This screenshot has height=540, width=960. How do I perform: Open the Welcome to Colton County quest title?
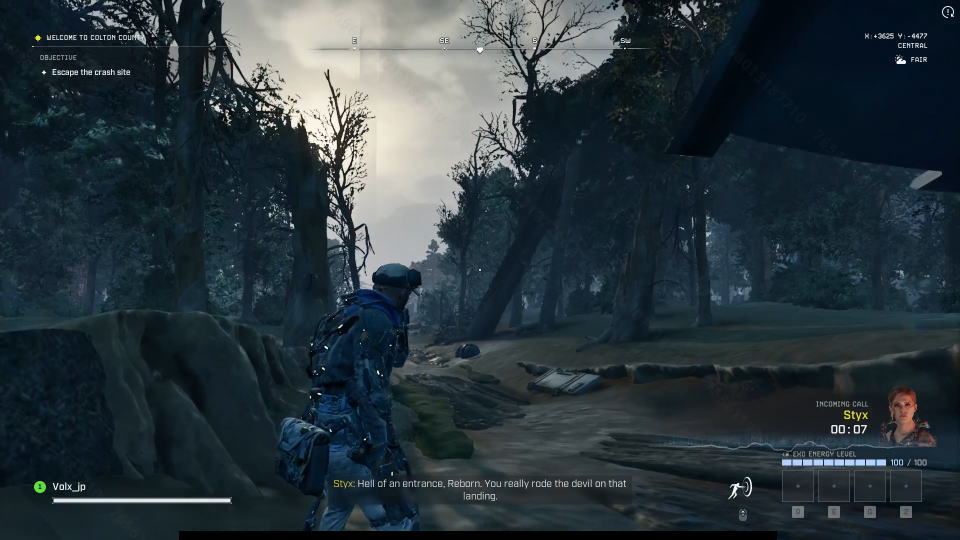94,38
